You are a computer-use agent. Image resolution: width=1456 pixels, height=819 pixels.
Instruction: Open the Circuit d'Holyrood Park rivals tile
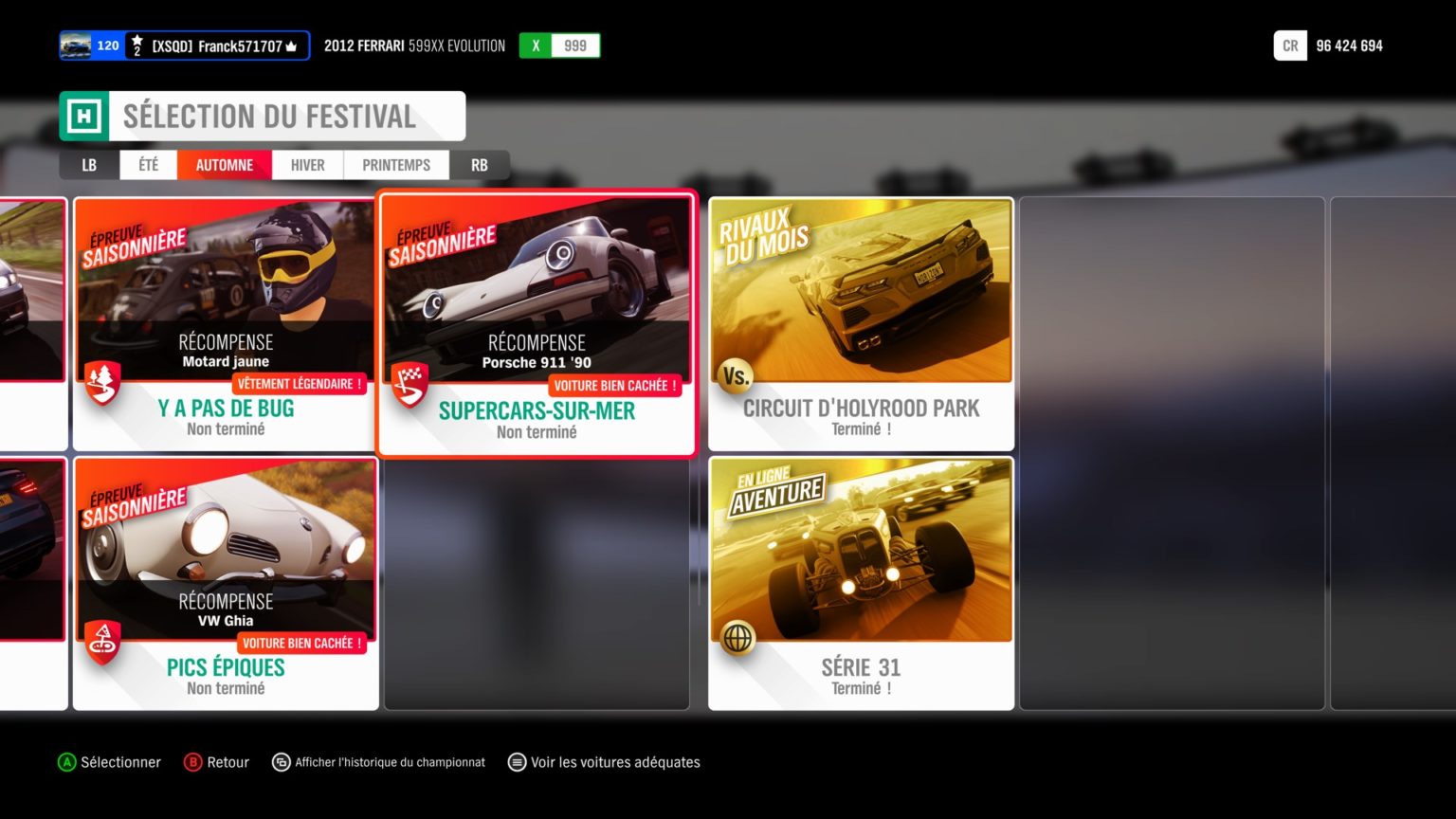(861, 323)
